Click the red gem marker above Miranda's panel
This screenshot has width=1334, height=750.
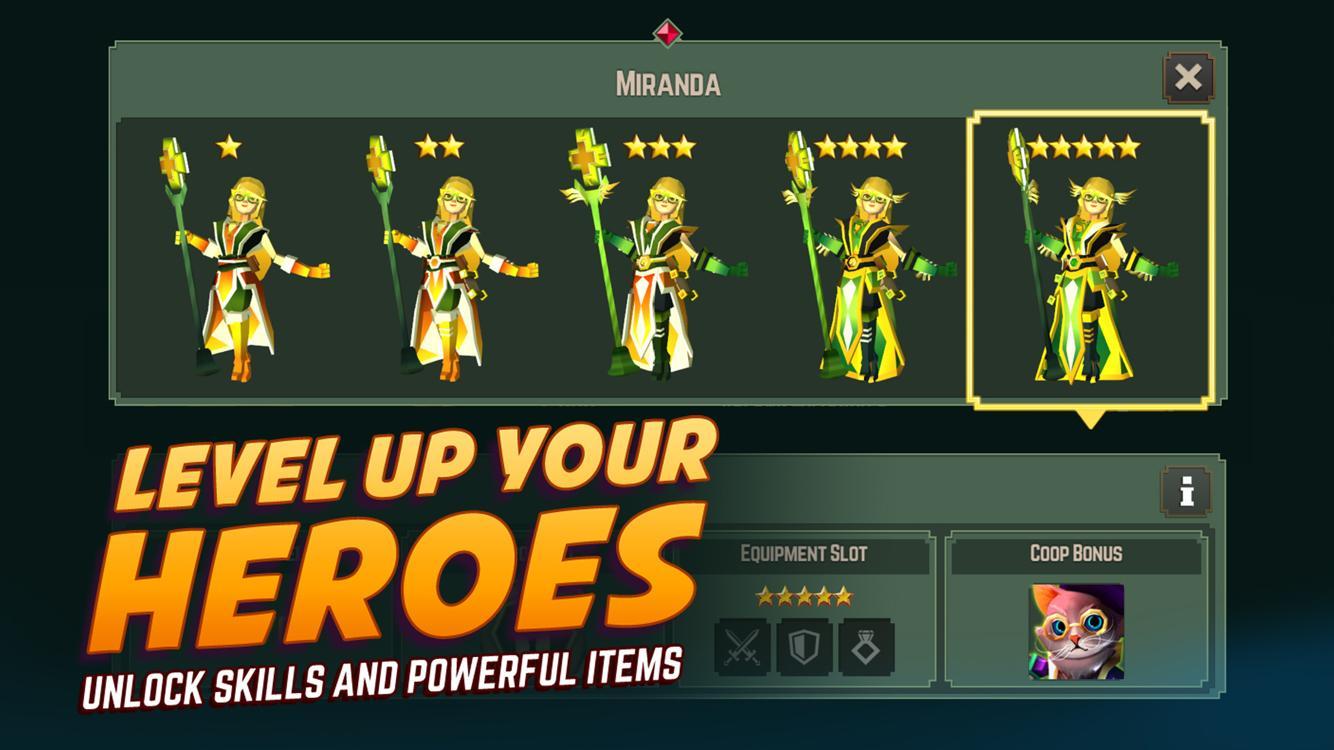pos(666,33)
